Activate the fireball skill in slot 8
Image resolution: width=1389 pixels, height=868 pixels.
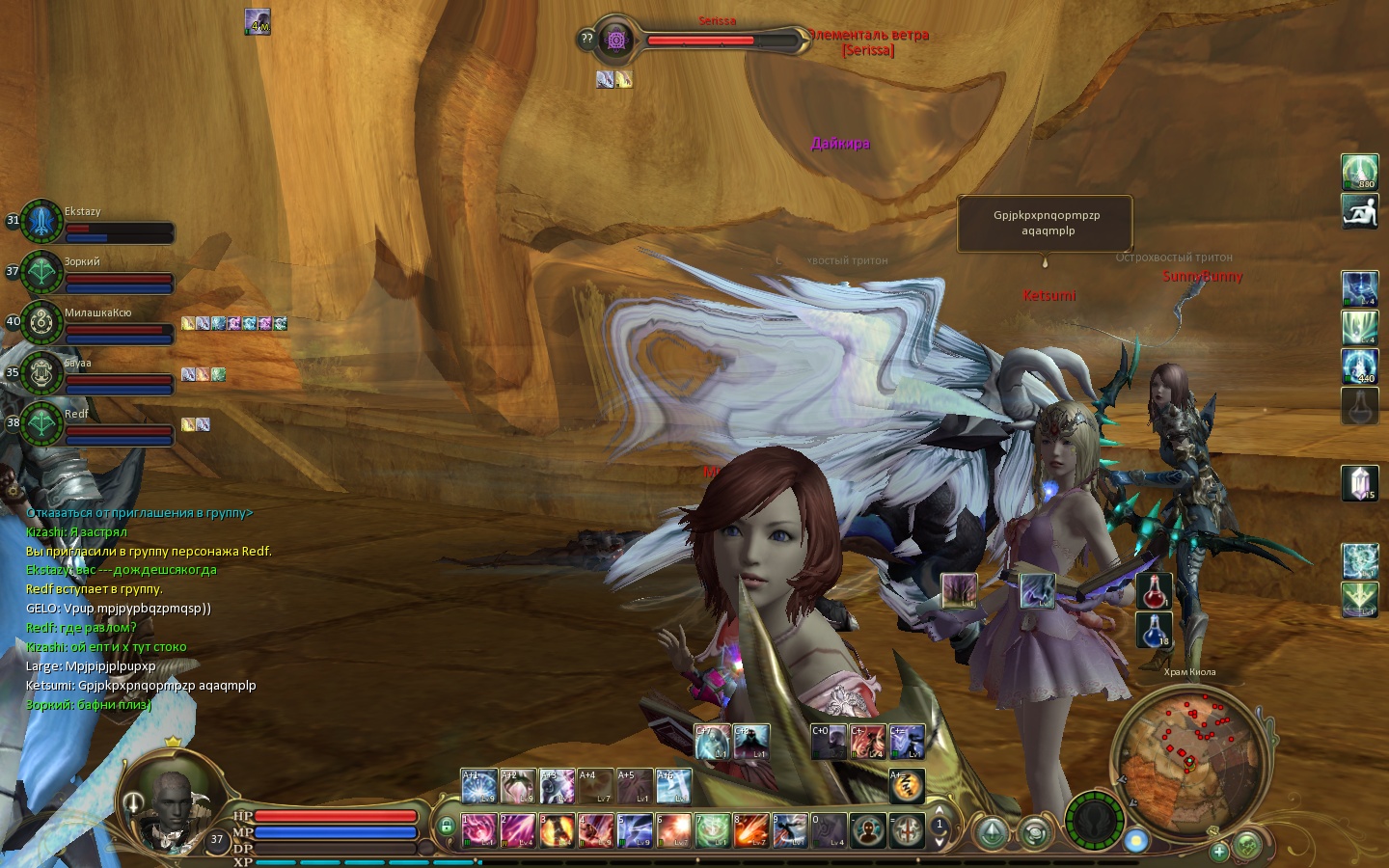(750, 829)
